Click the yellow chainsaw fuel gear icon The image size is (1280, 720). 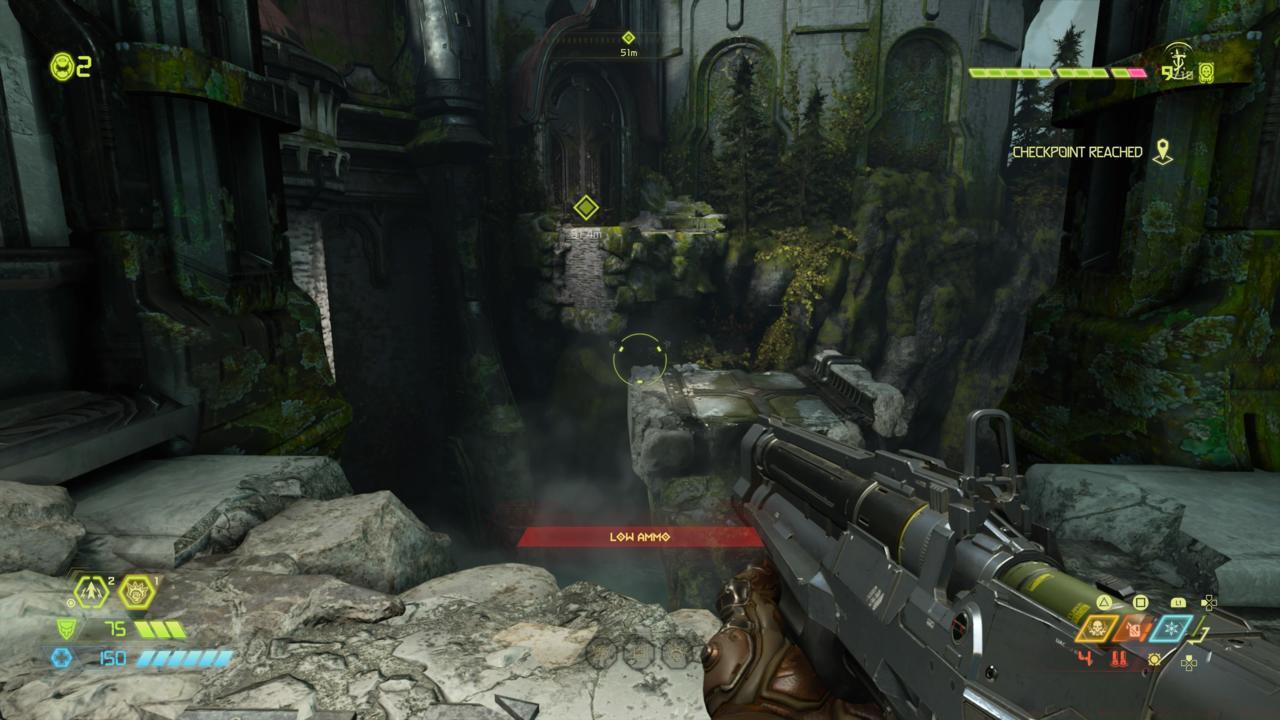[1155, 659]
